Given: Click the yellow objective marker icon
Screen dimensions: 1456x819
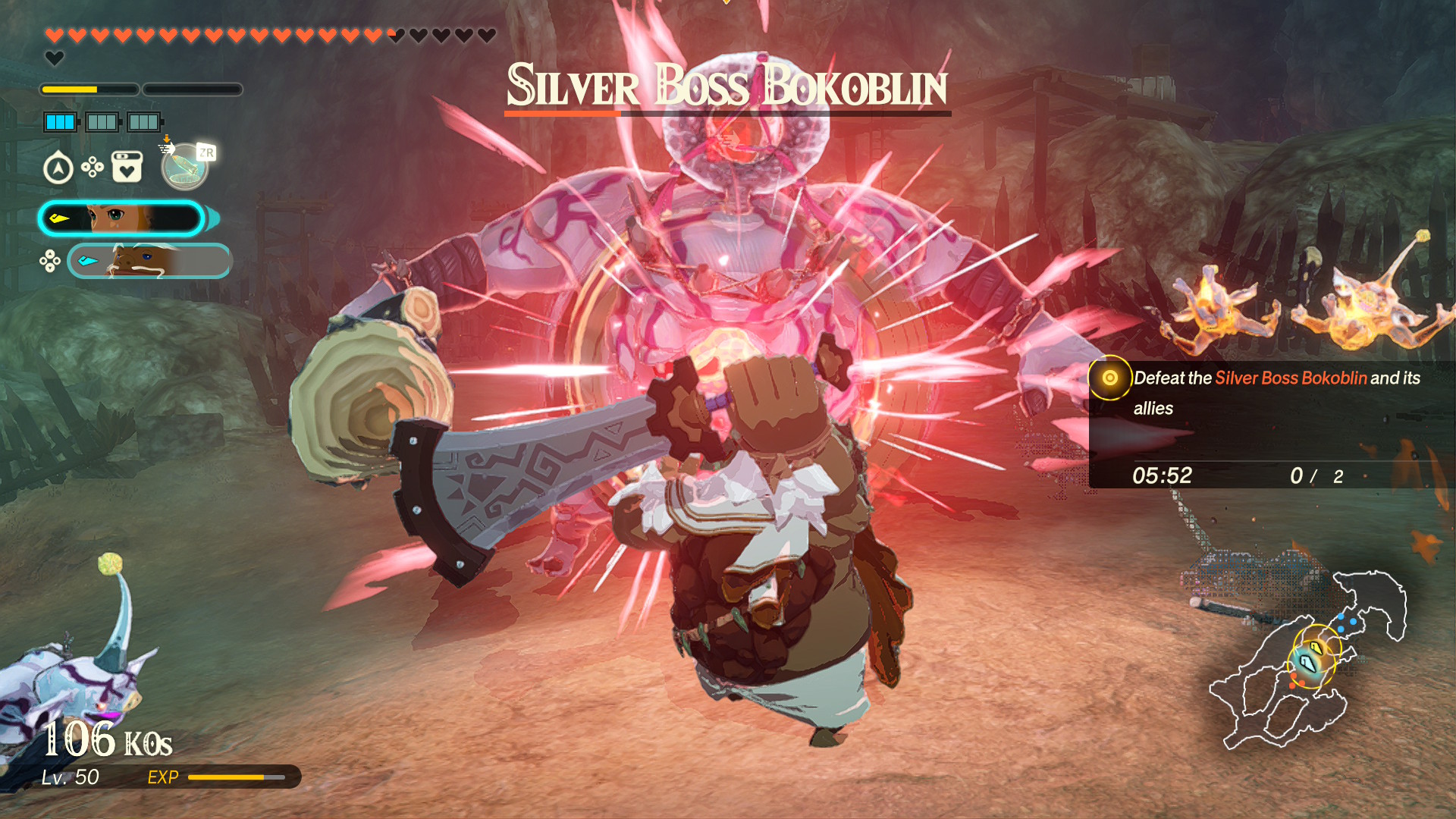Looking at the screenshot, I should [x=1109, y=378].
